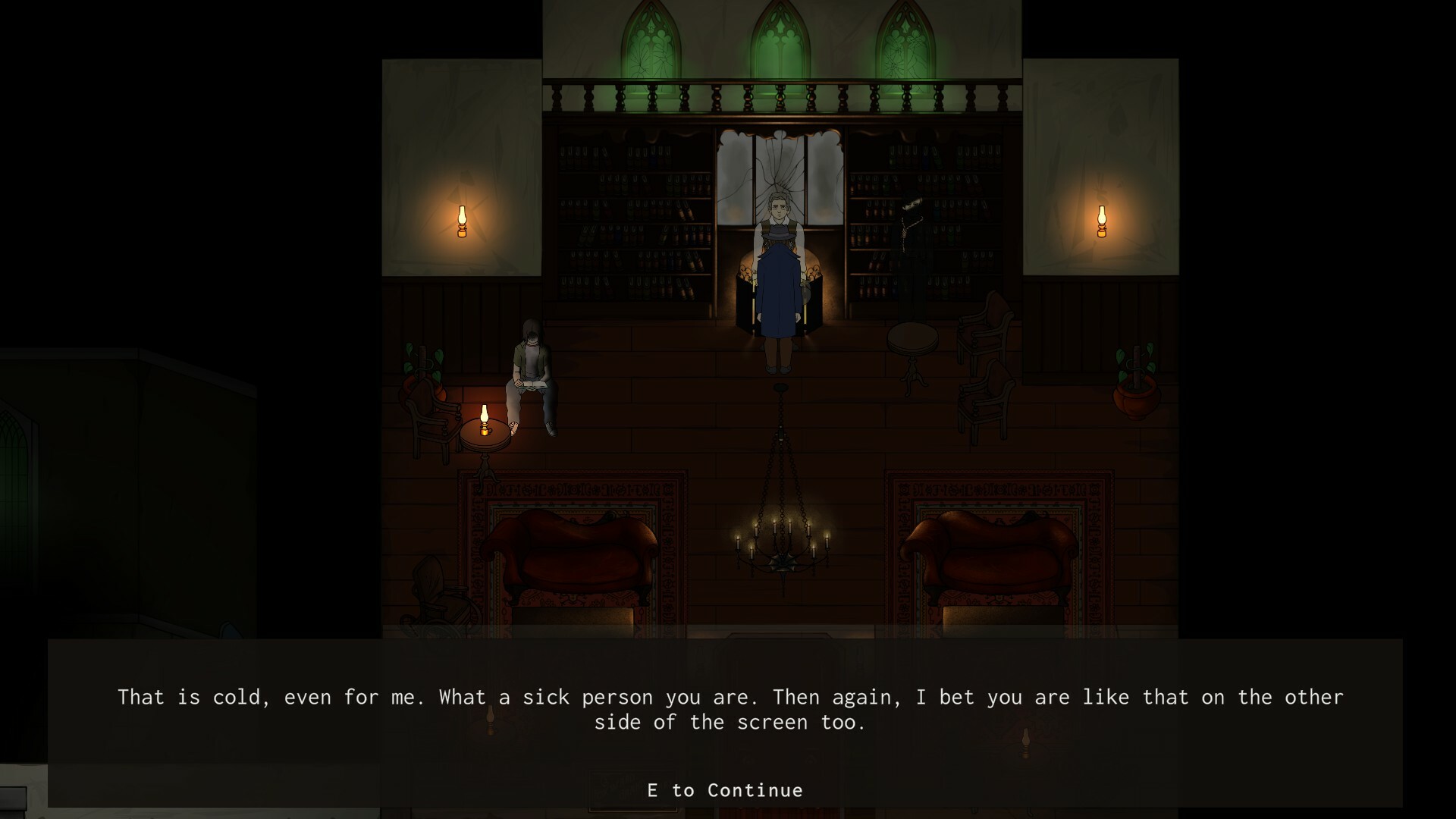The image size is (1456, 819).
Task: Click the dialogue text about being cold
Action: pyautogui.click(x=728, y=709)
